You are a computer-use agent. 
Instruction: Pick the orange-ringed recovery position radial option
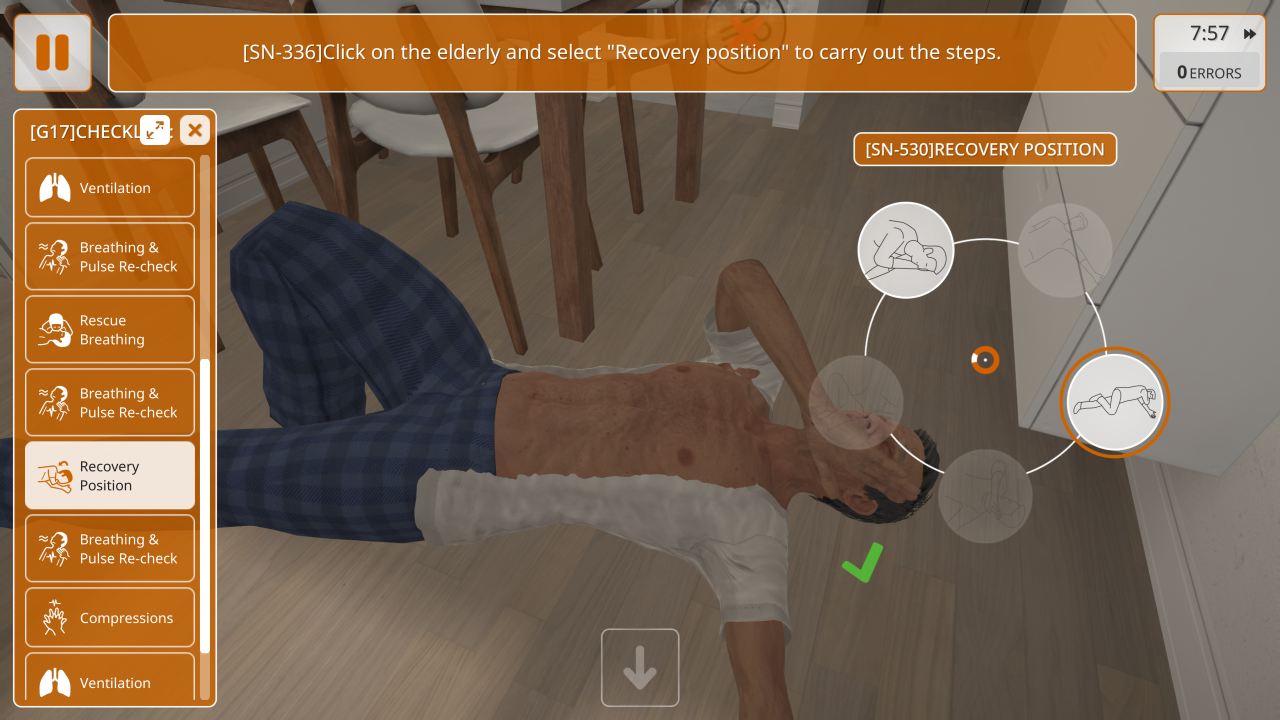pos(1114,402)
